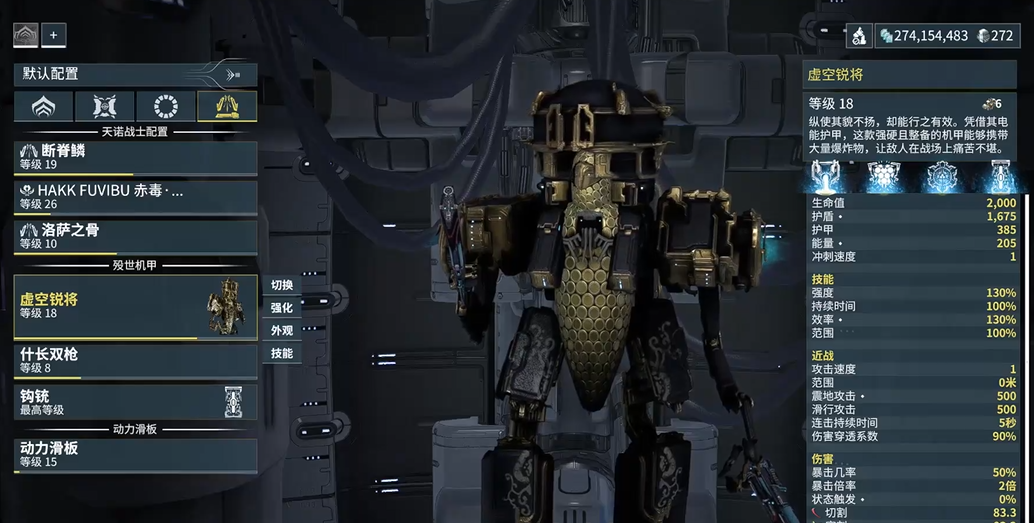
Task: Choose the 洛萨之骨 weapon row
Action: tap(135, 236)
